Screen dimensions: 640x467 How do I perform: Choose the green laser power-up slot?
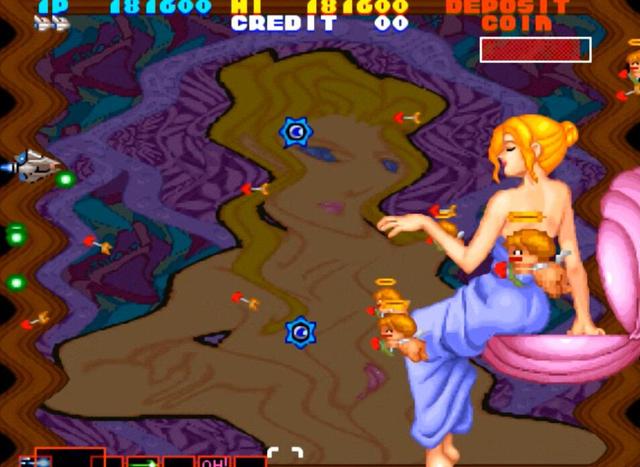tap(142, 462)
